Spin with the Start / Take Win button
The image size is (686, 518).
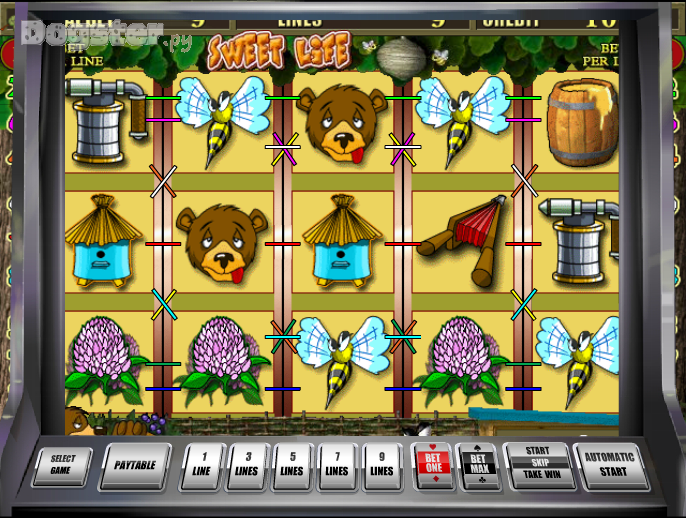pos(538,465)
